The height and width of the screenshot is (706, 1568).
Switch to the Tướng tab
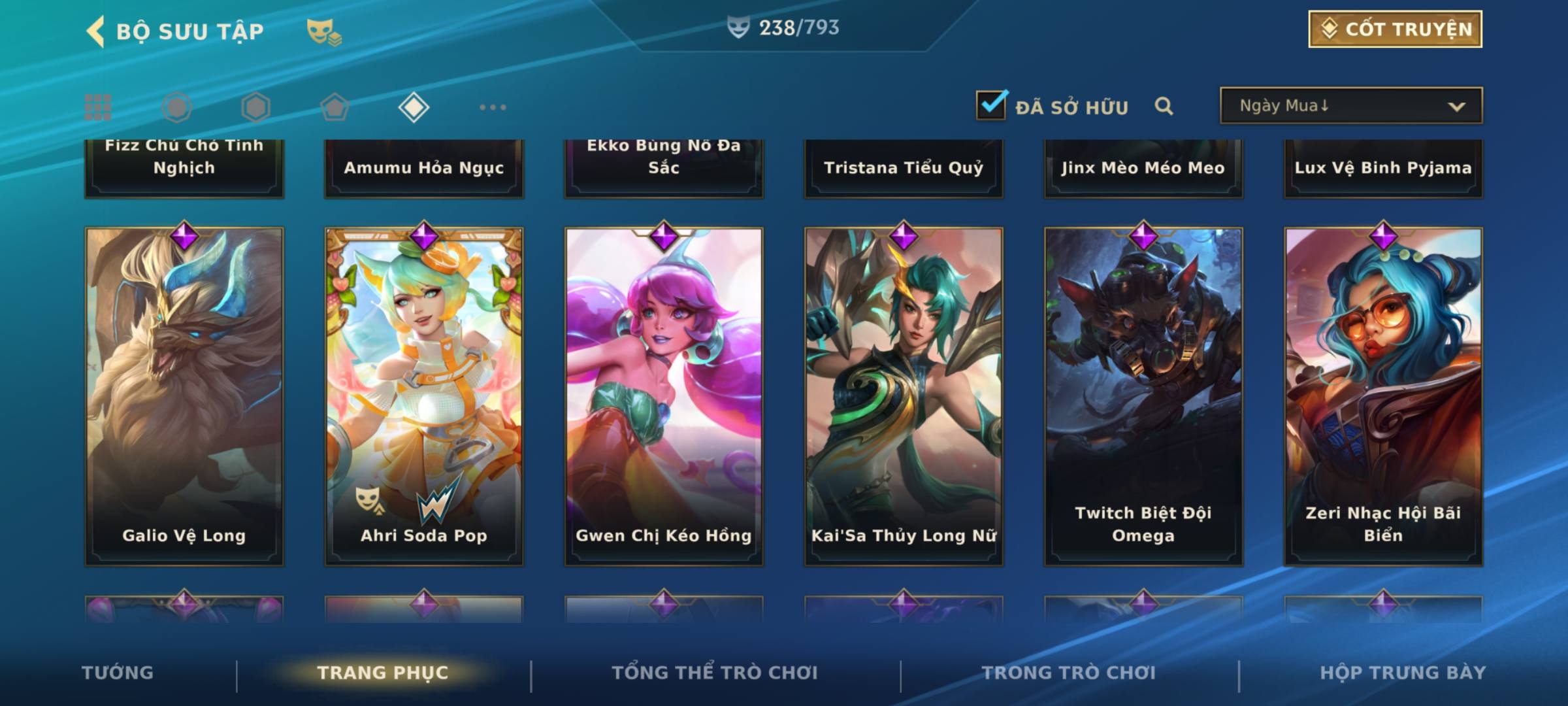(118, 673)
